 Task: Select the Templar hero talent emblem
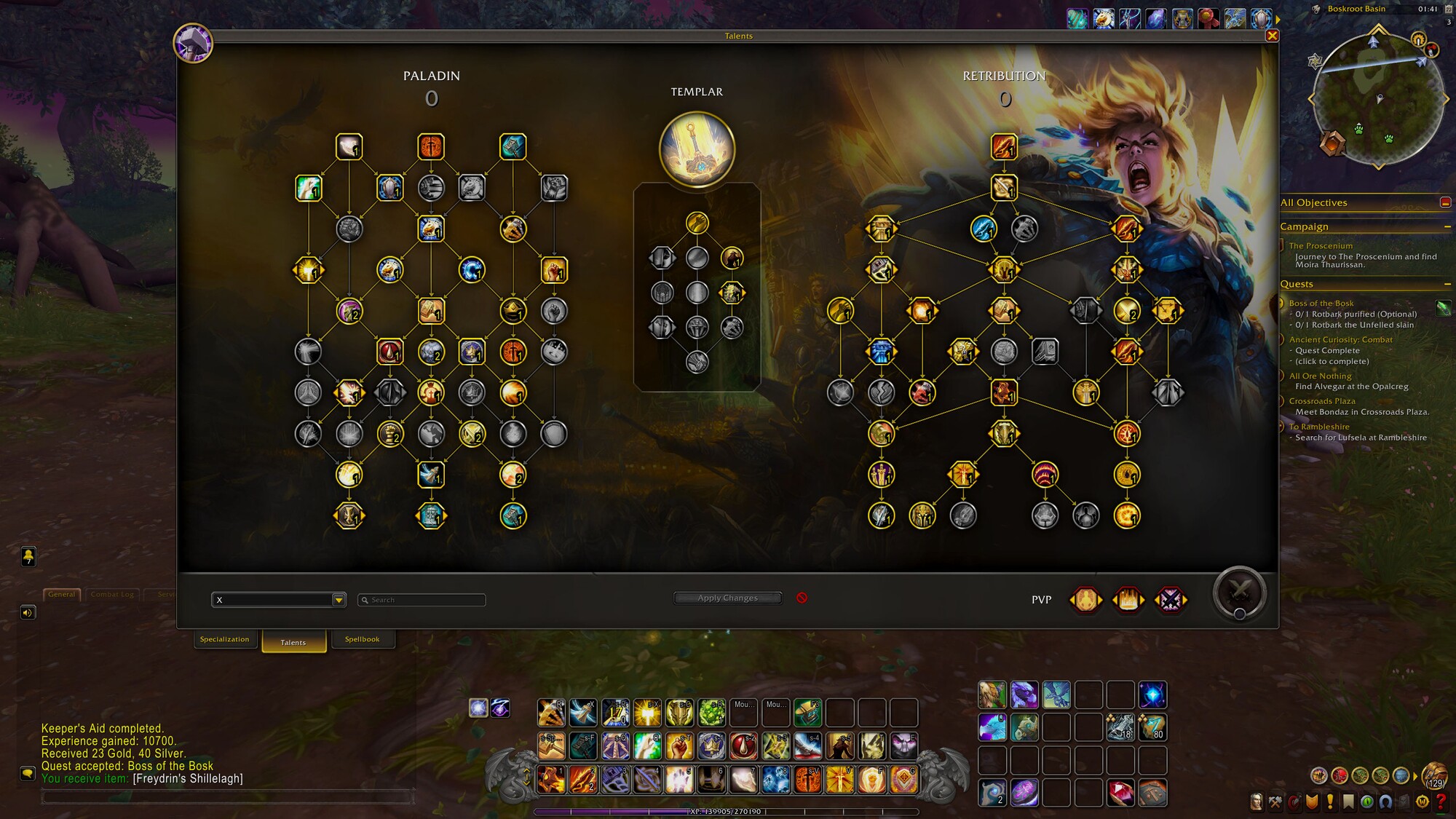click(697, 149)
